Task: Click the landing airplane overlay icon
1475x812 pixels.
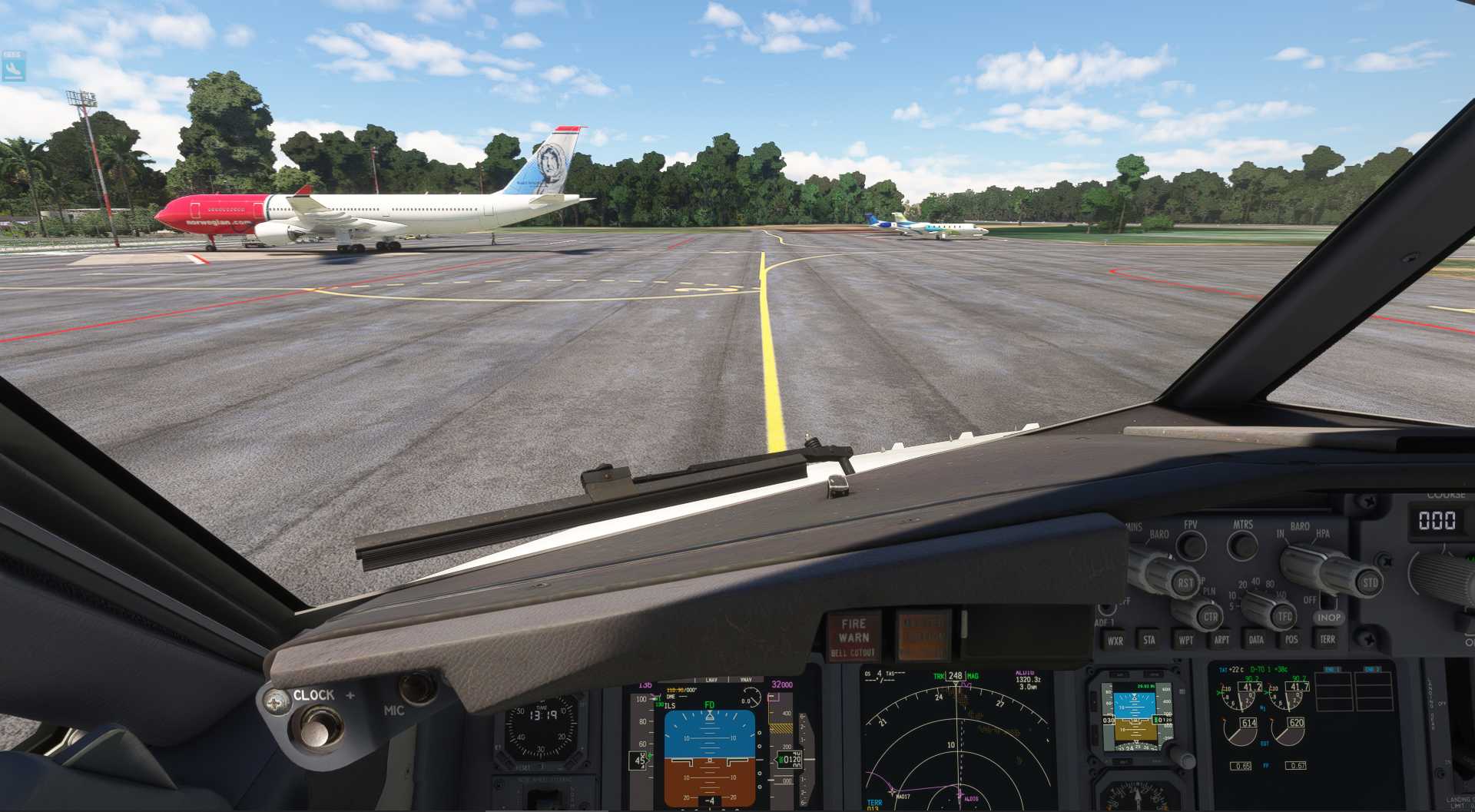Action: 13,68
